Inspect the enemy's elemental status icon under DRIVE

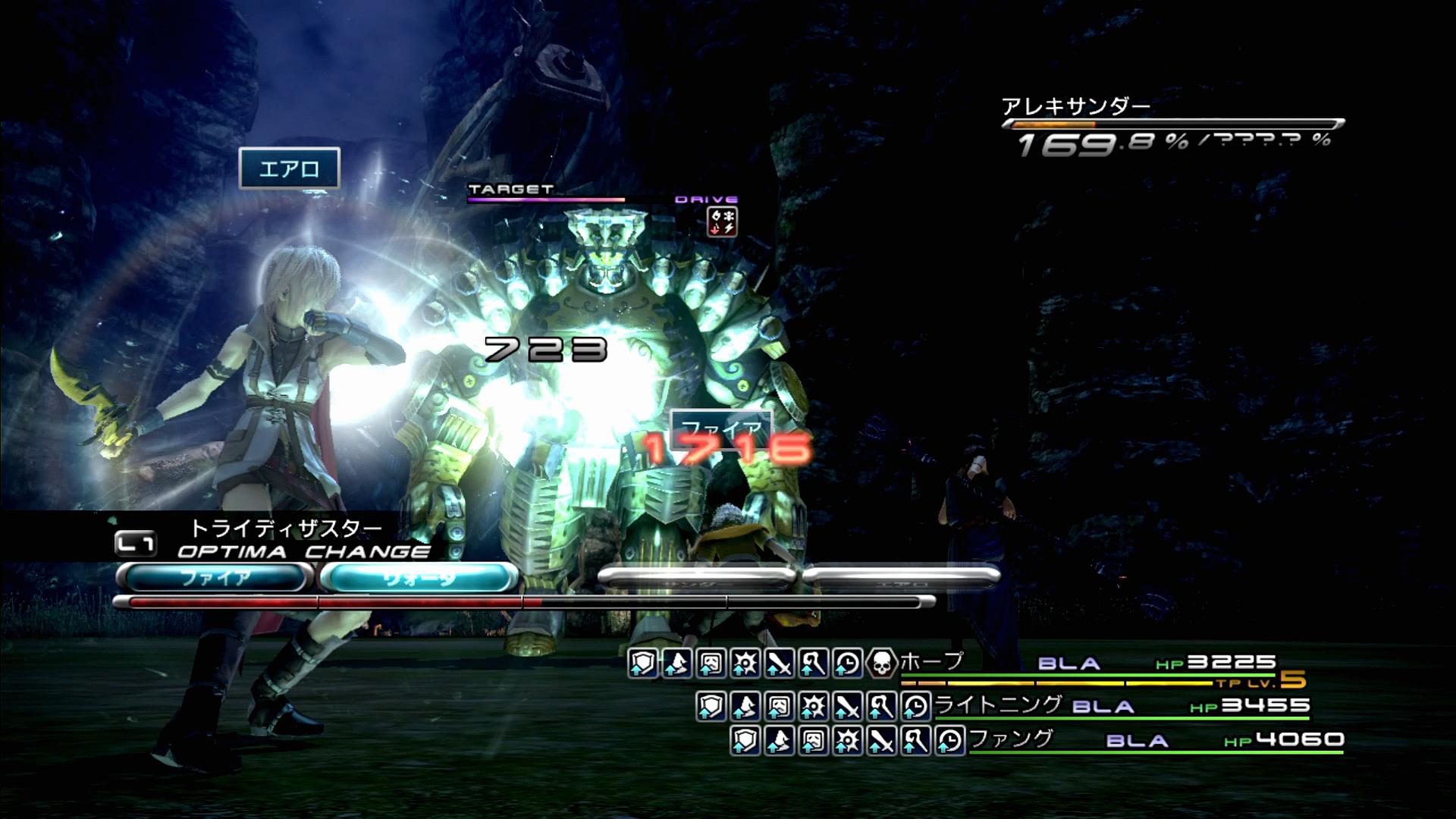[x=722, y=222]
